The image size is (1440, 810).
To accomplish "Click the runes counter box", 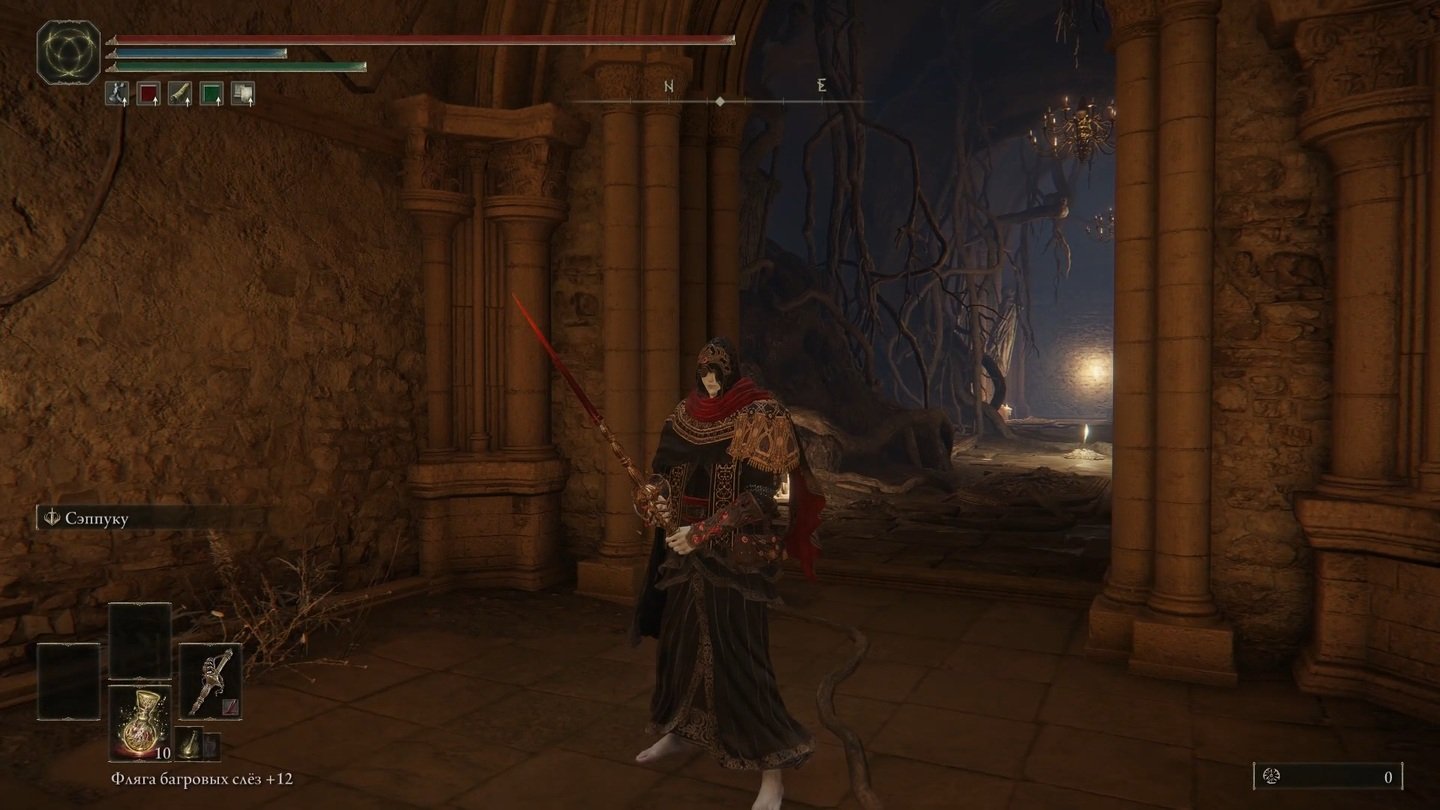I will (x=1327, y=776).
